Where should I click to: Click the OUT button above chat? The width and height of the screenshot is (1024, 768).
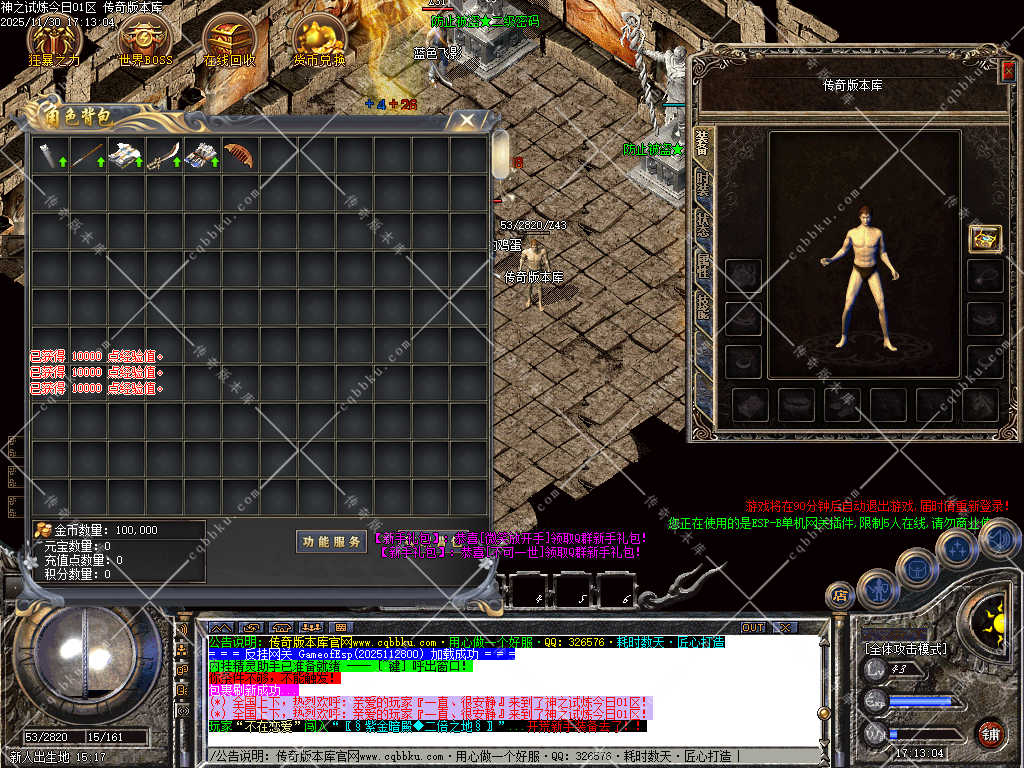(x=752, y=627)
